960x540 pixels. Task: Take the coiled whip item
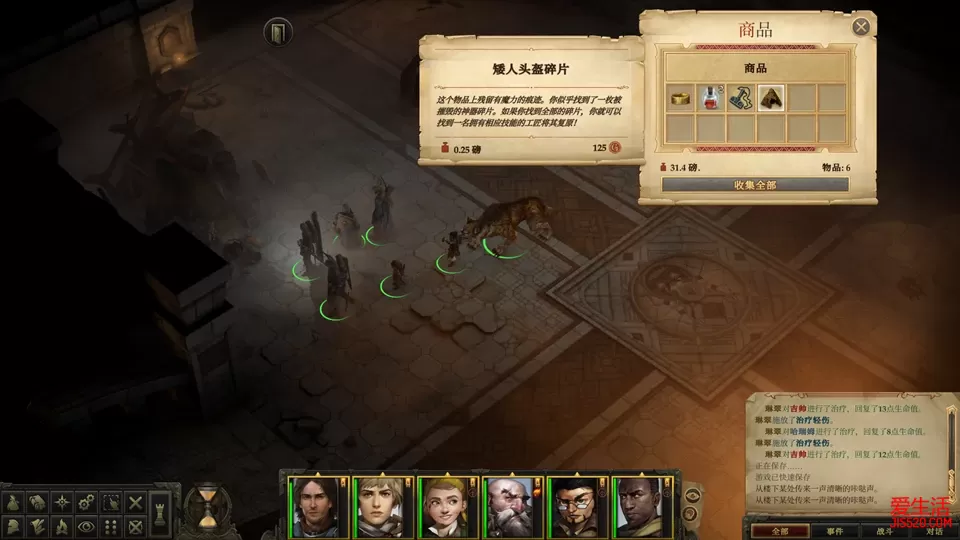click(741, 97)
